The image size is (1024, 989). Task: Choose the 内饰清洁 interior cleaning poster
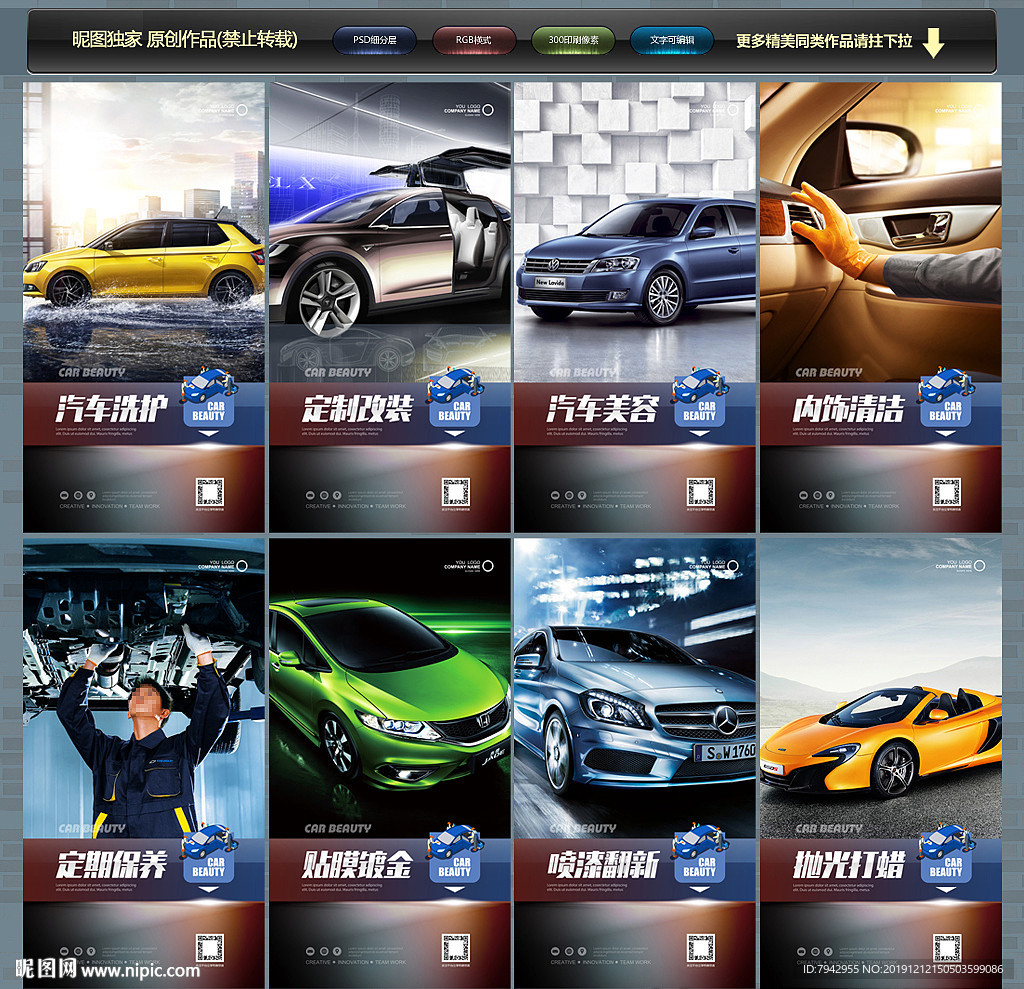881,307
